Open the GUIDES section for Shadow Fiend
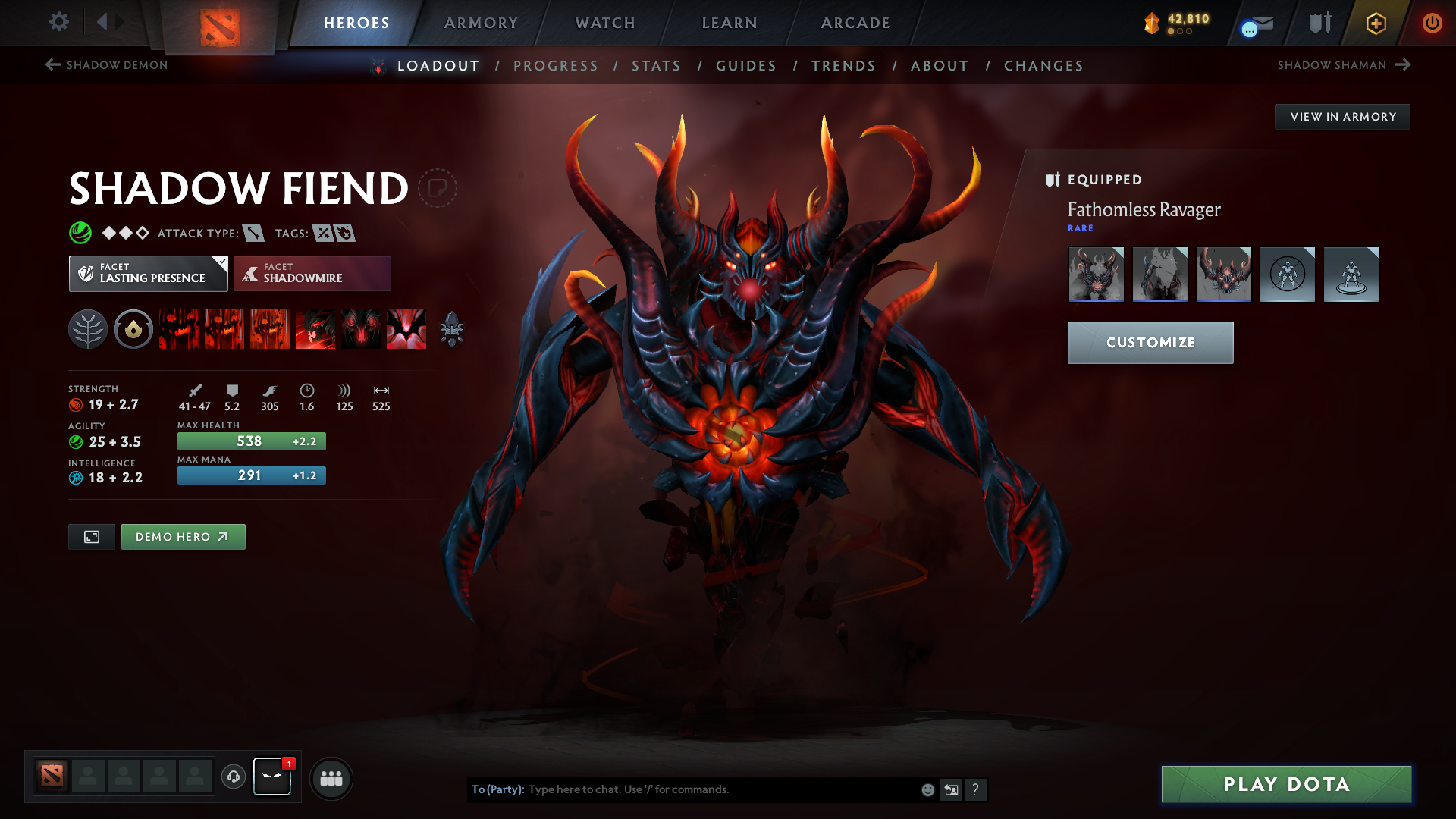 coord(746,66)
